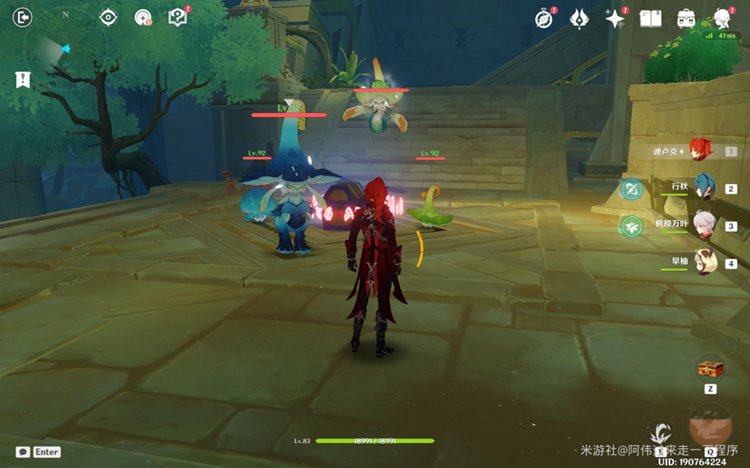Screen dimensions: 750x468
Task: Open the chat box with the Enter label
Action: (x=38, y=452)
